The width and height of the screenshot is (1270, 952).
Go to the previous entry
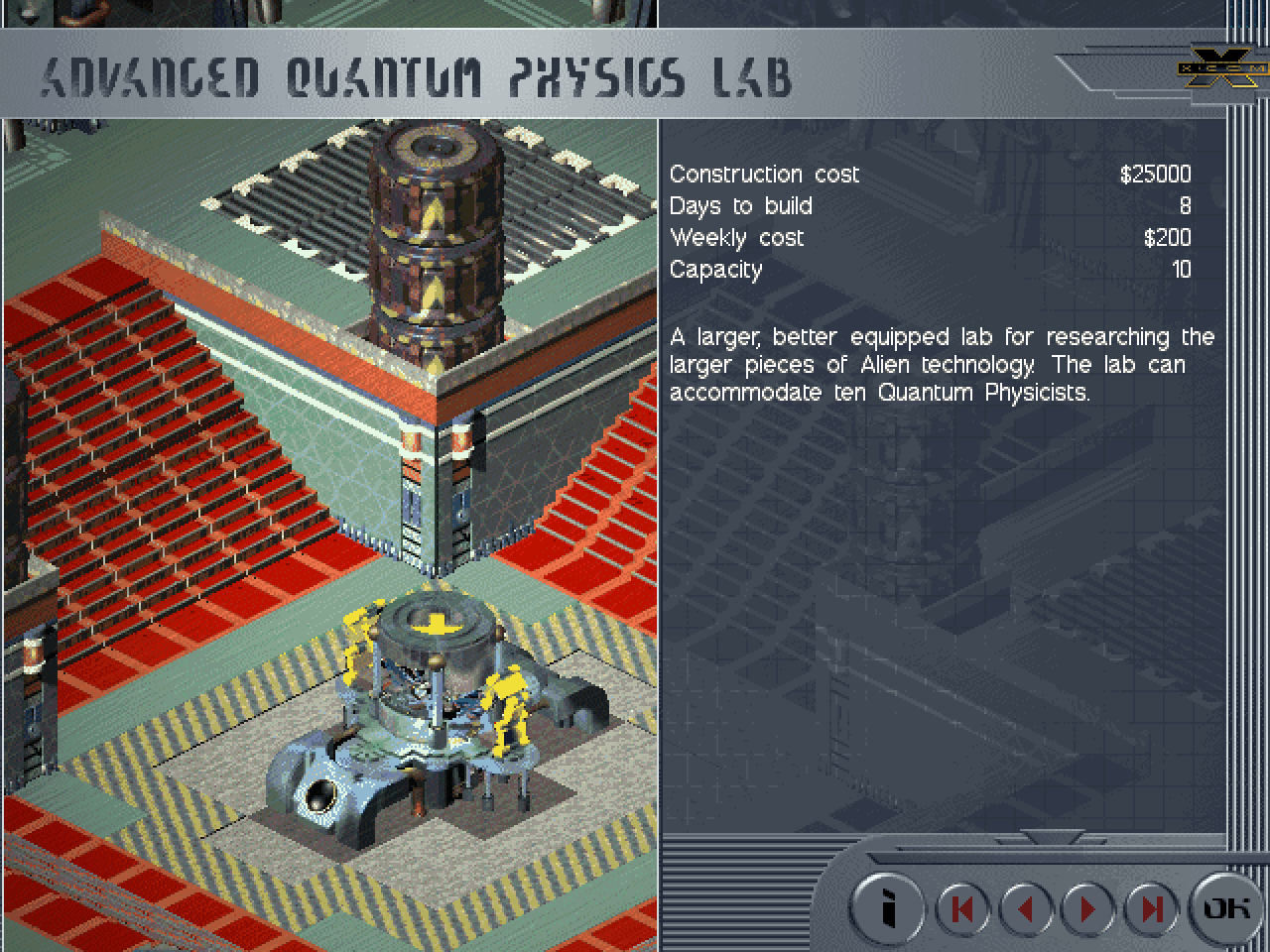(x=1026, y=908)
